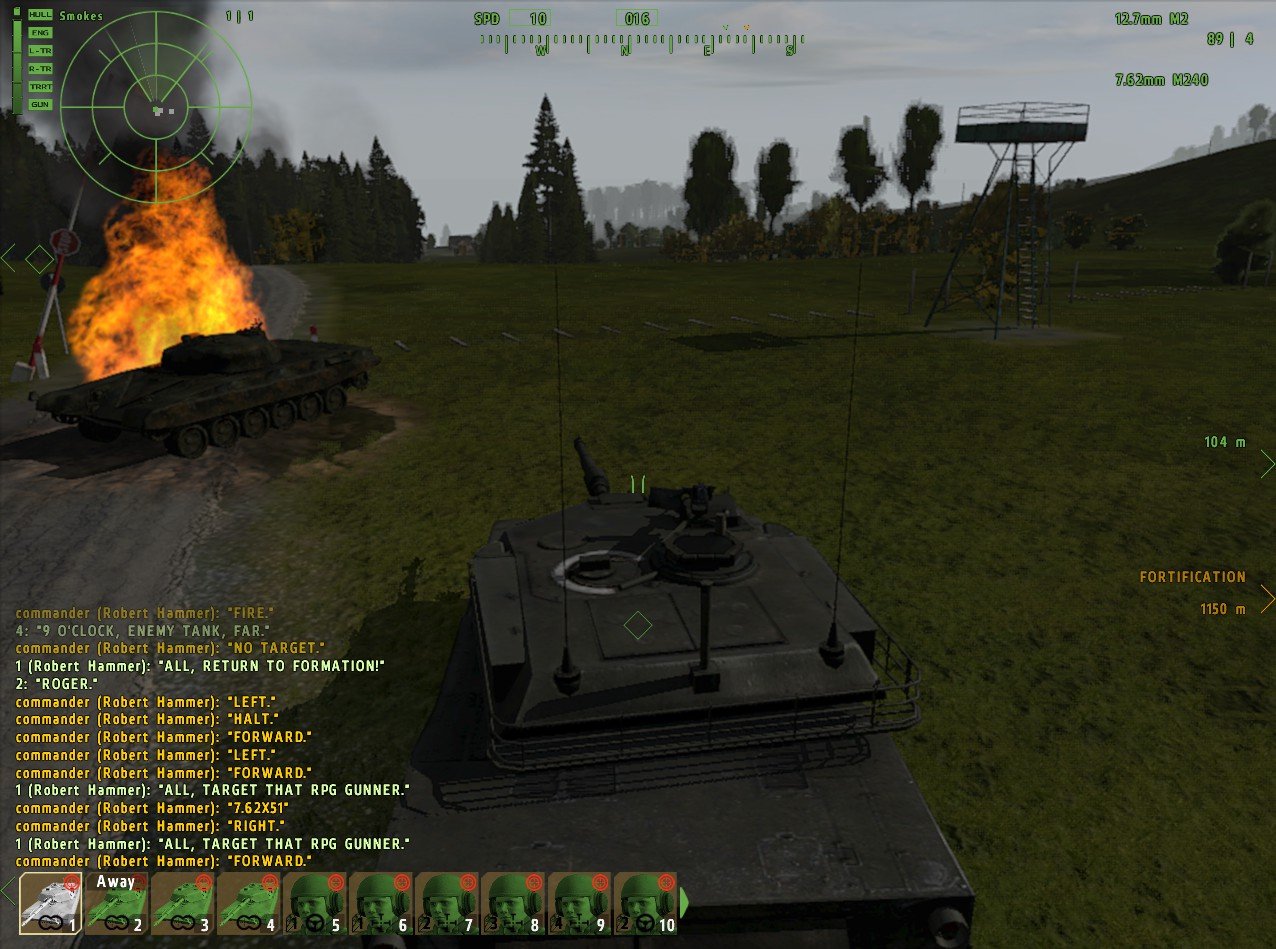Click the green right arrow of the squad bar
This screenshot has width=1276, height=949.
point(685,903)
